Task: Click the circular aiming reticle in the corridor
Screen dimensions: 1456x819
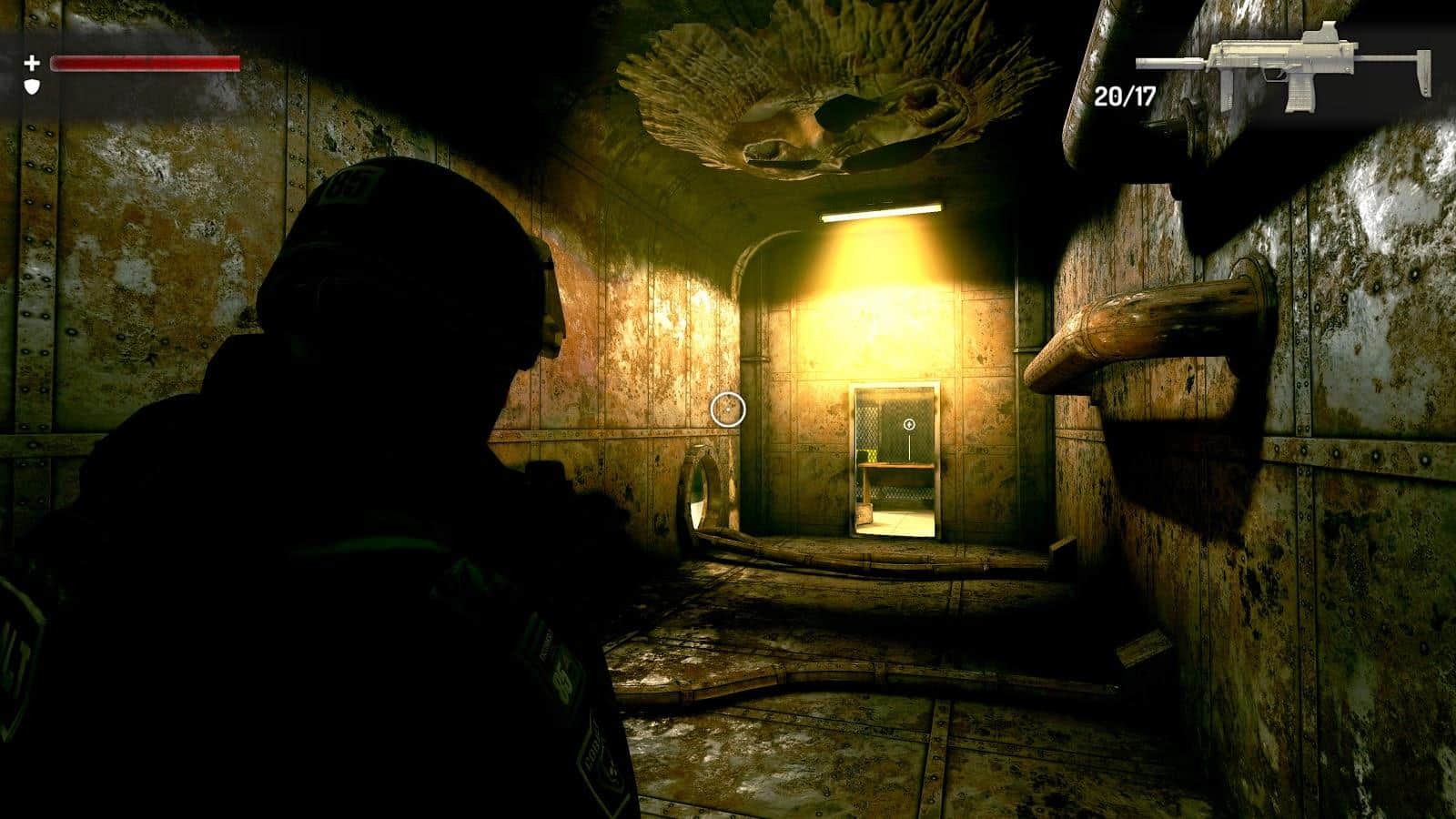Action: coord(728,411)
